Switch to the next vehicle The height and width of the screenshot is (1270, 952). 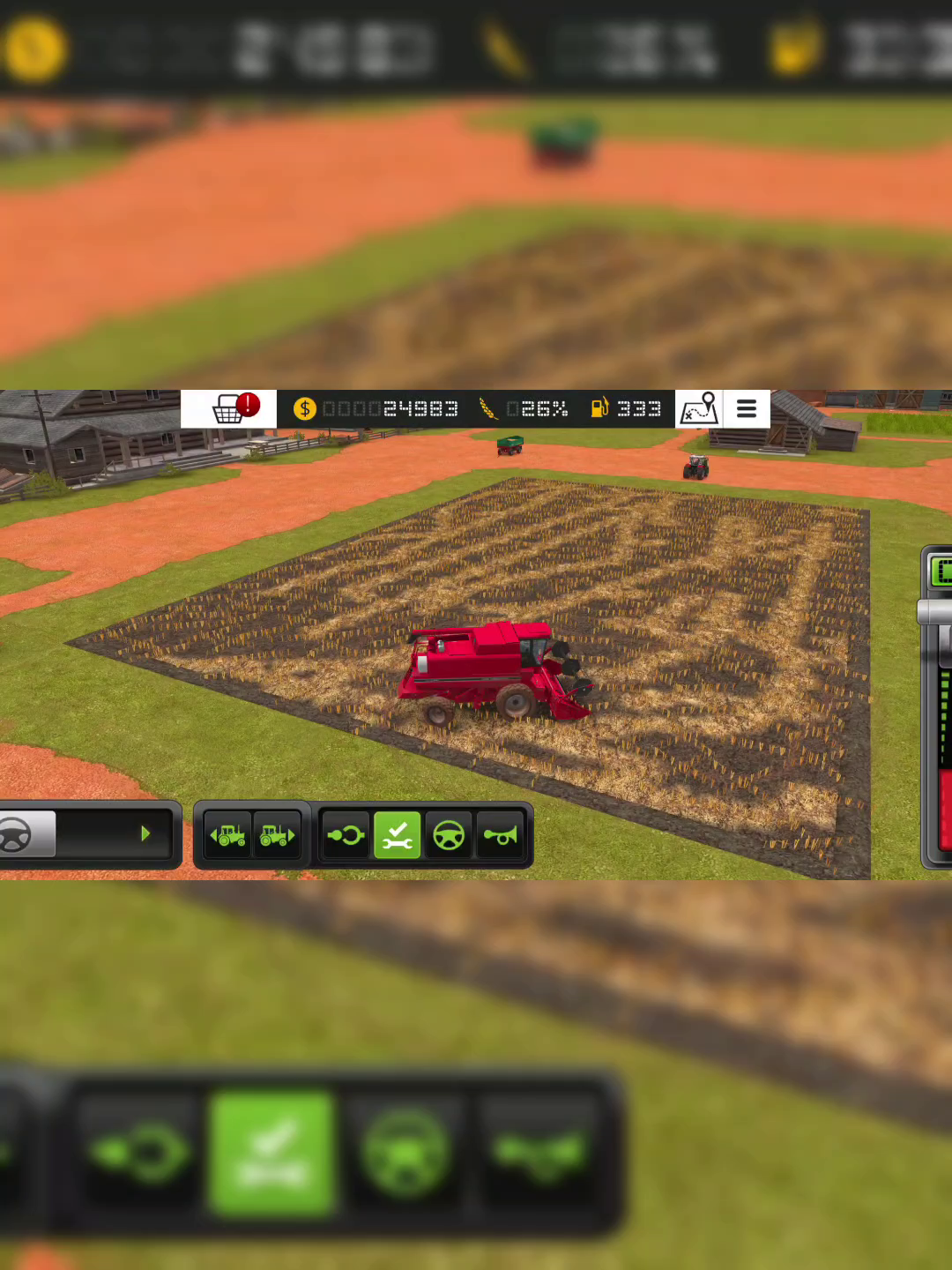(x=277, y=834)
